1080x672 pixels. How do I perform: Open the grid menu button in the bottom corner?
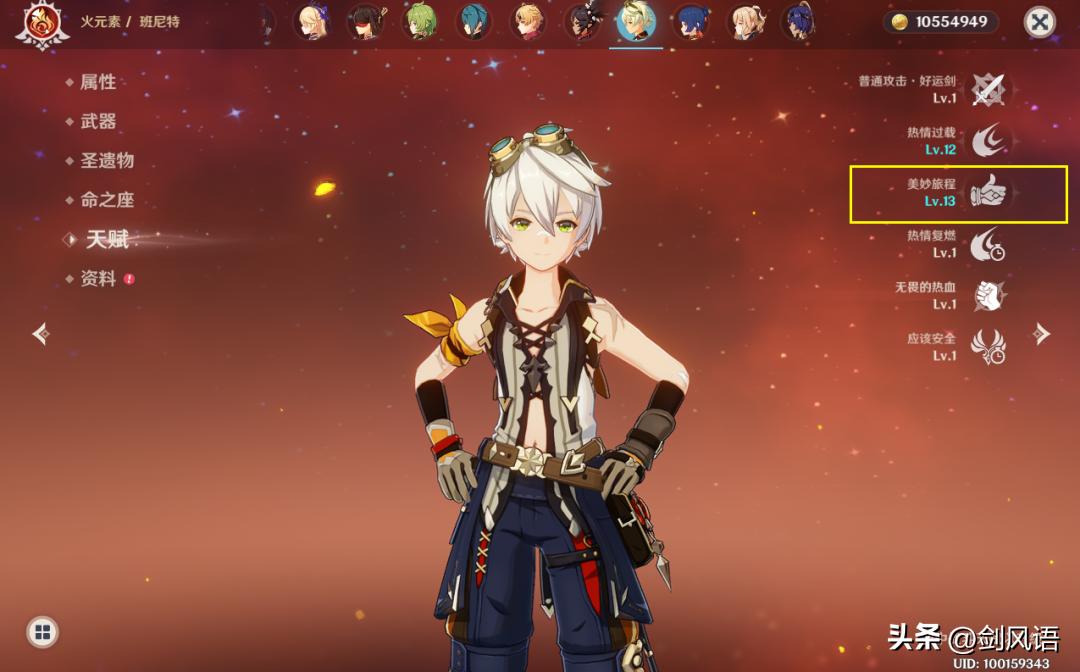(42, 631)
